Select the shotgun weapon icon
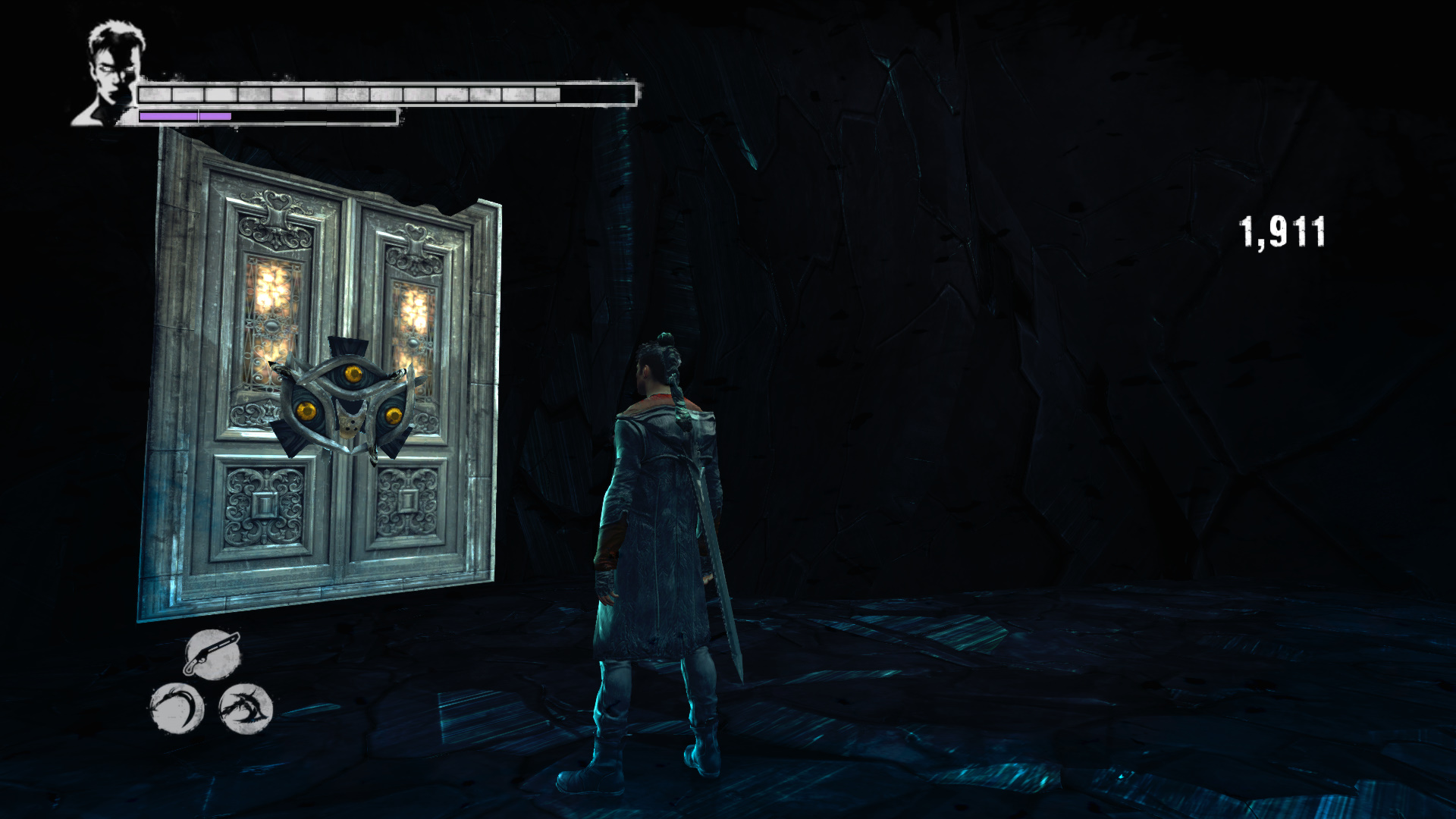1456x819 pixels. (x=212, y=654)
